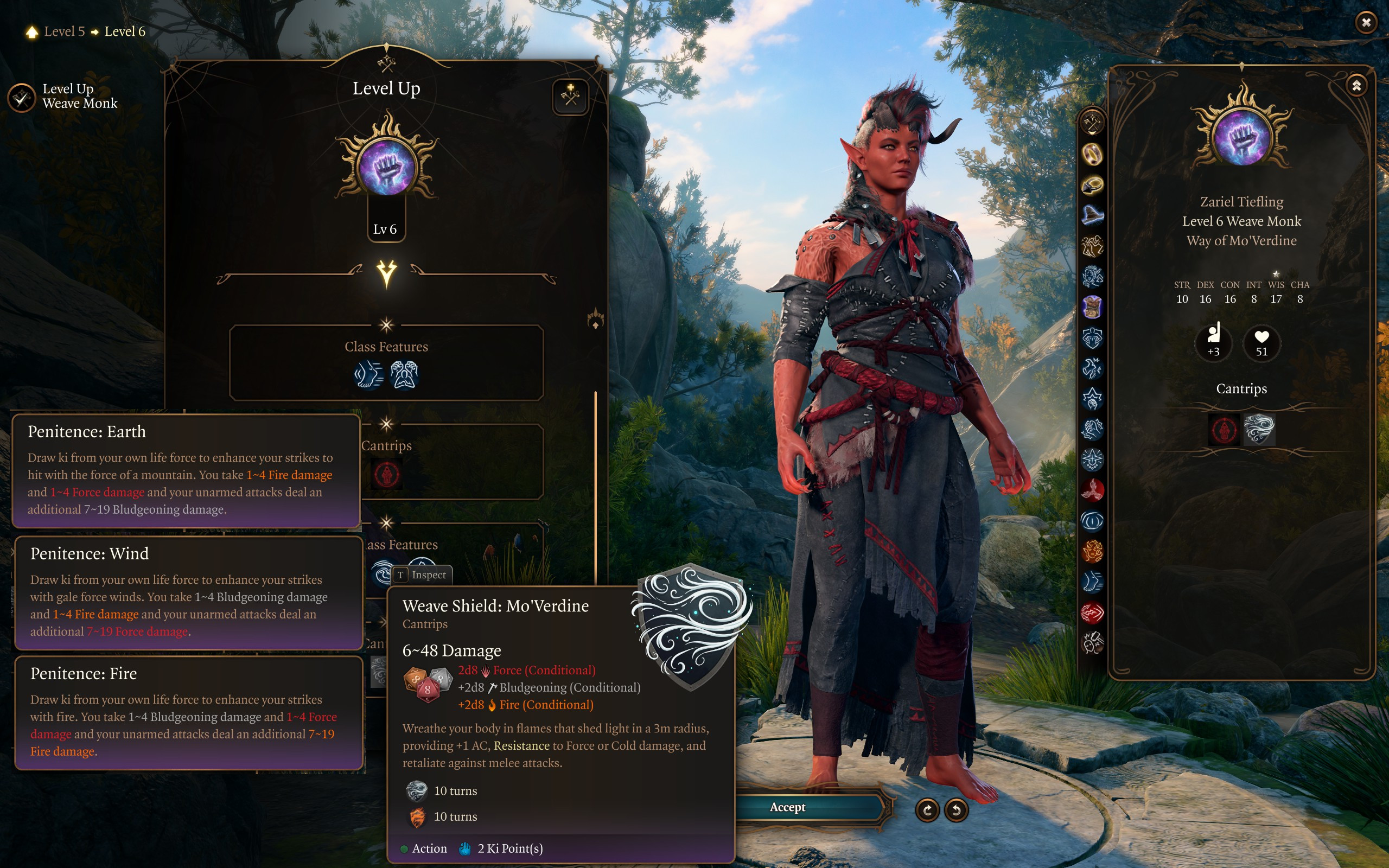Click the backpack icon in sidebar
This screenshot has height=868, width=1389.
[1092, 307]
